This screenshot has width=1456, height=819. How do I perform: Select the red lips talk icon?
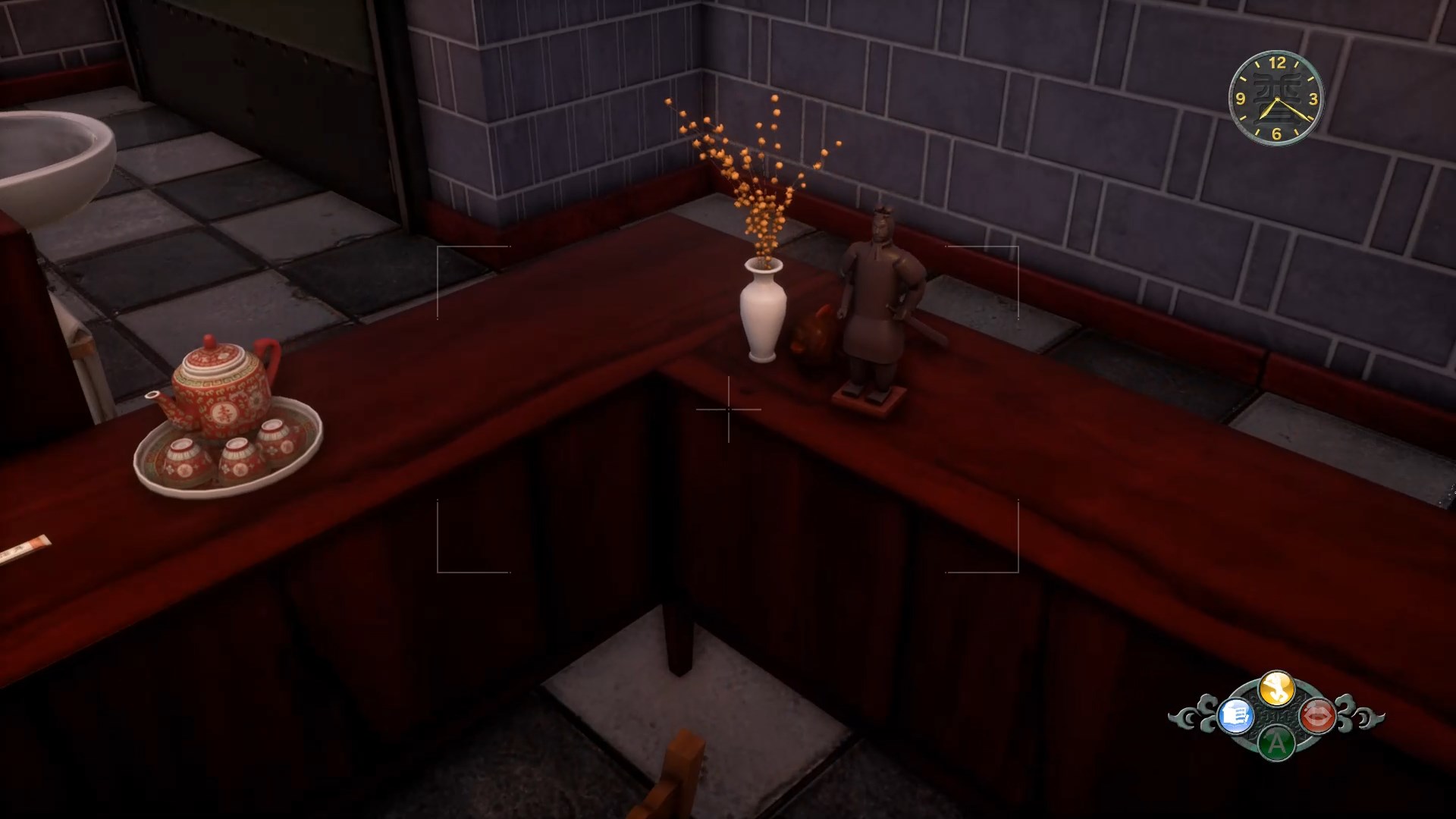[1317, 715]
